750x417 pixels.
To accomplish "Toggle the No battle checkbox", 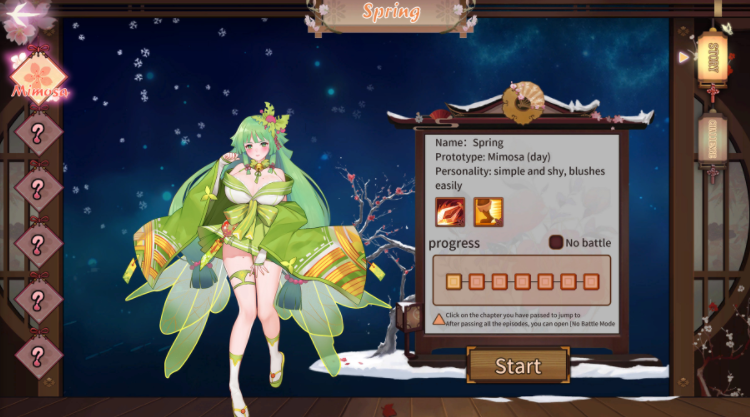I will (x=556, y=242).
